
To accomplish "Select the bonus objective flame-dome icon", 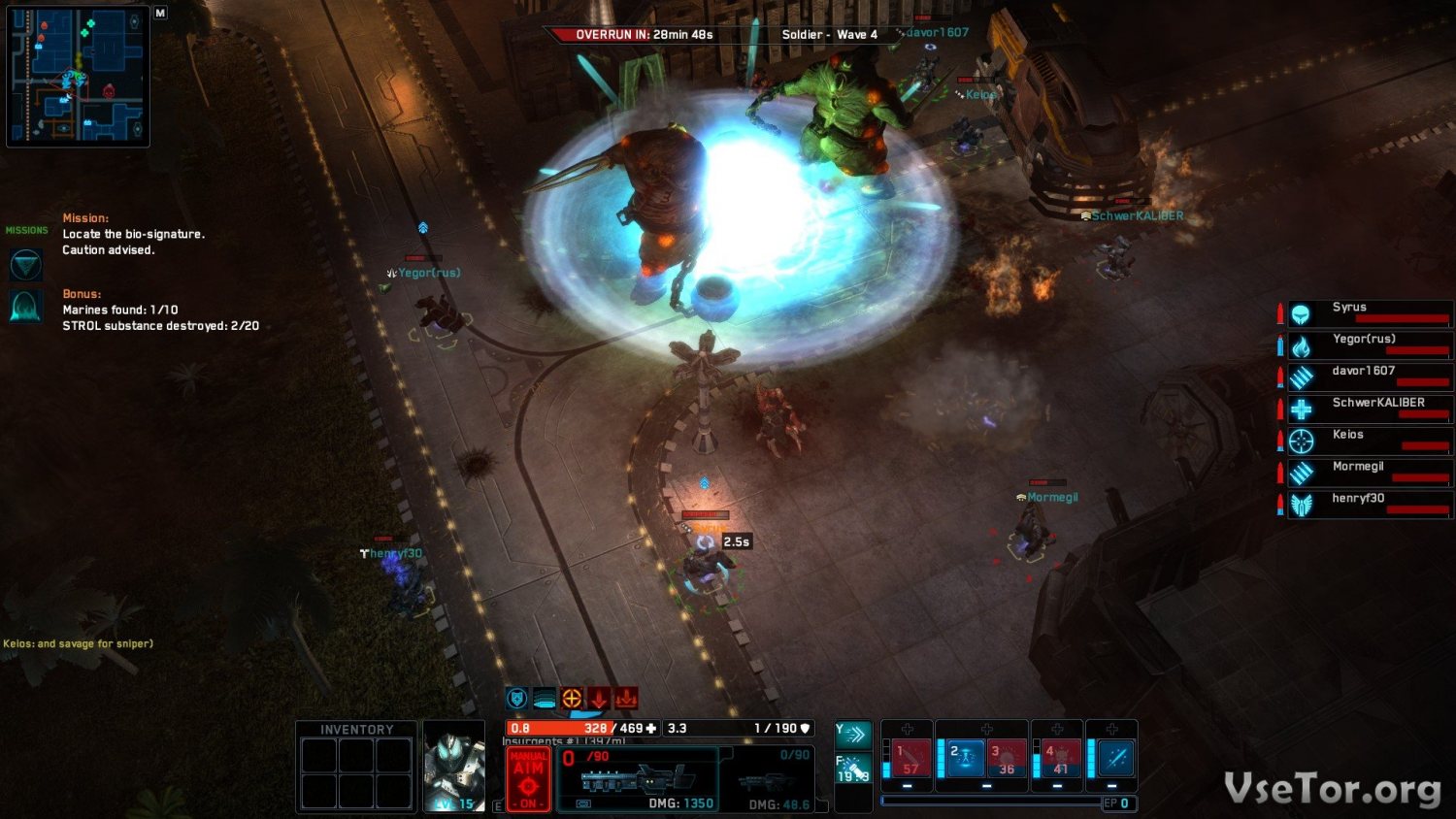I will [x=25, y=307].
